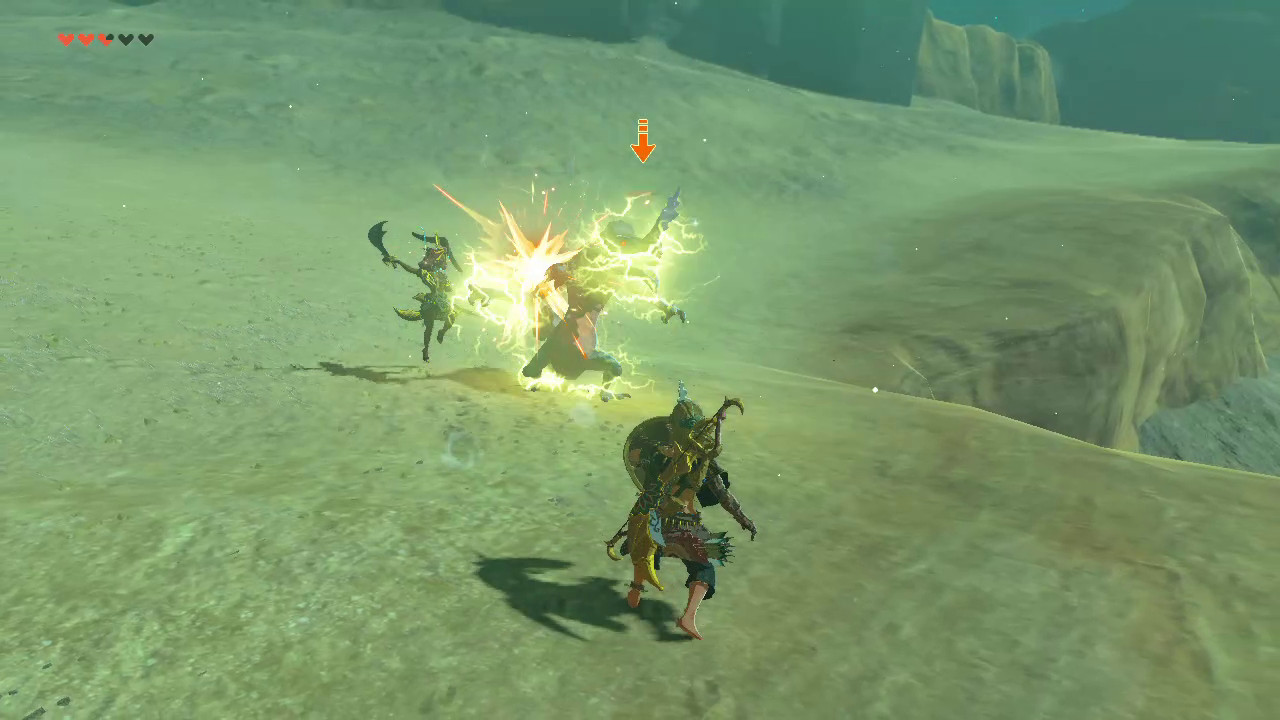Open the downward arrow indicator above the enemy
Viewport: 1280px width, 720px height.
click(x=643, y=140)
